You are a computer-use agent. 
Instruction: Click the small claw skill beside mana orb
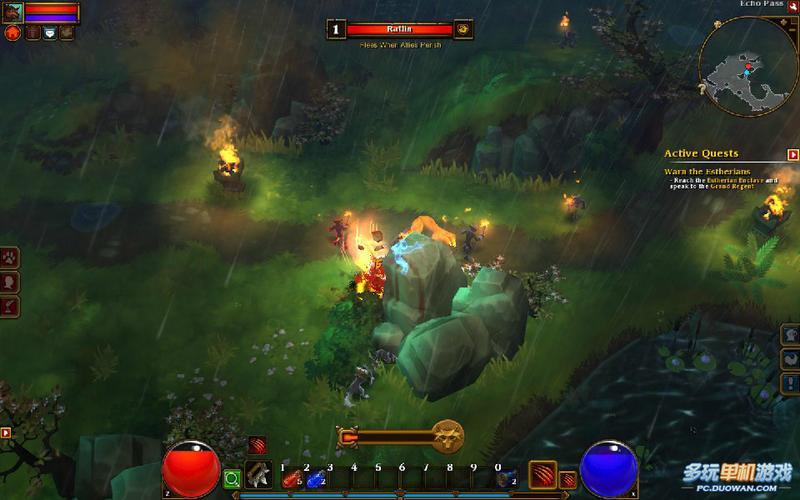click(x=568, y=479)
